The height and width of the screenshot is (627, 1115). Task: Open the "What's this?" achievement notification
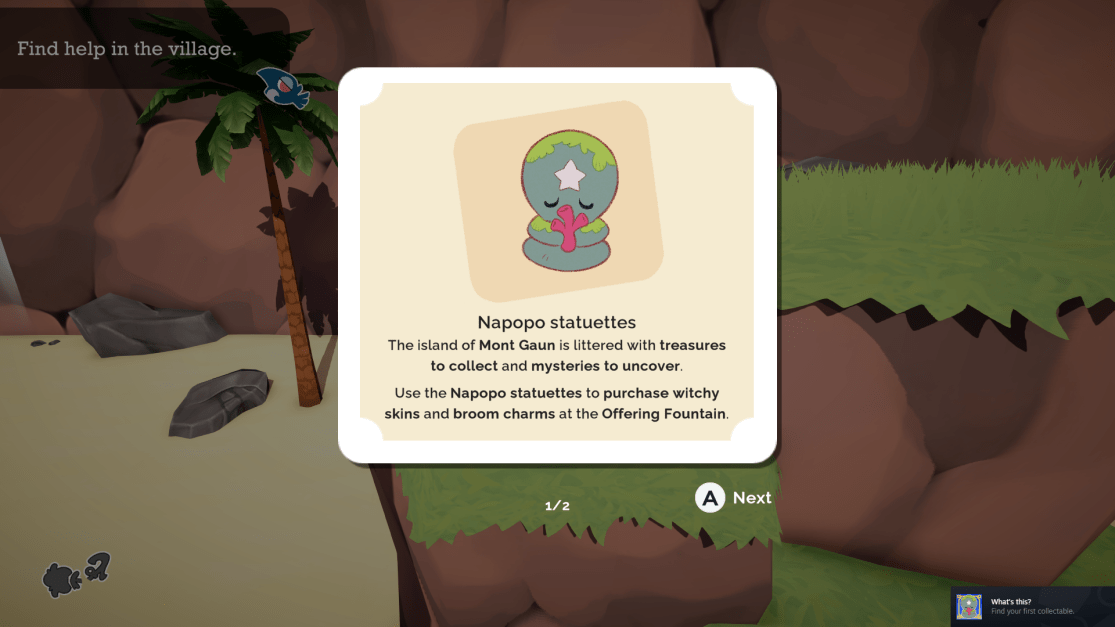click(x=1032, y=606)
